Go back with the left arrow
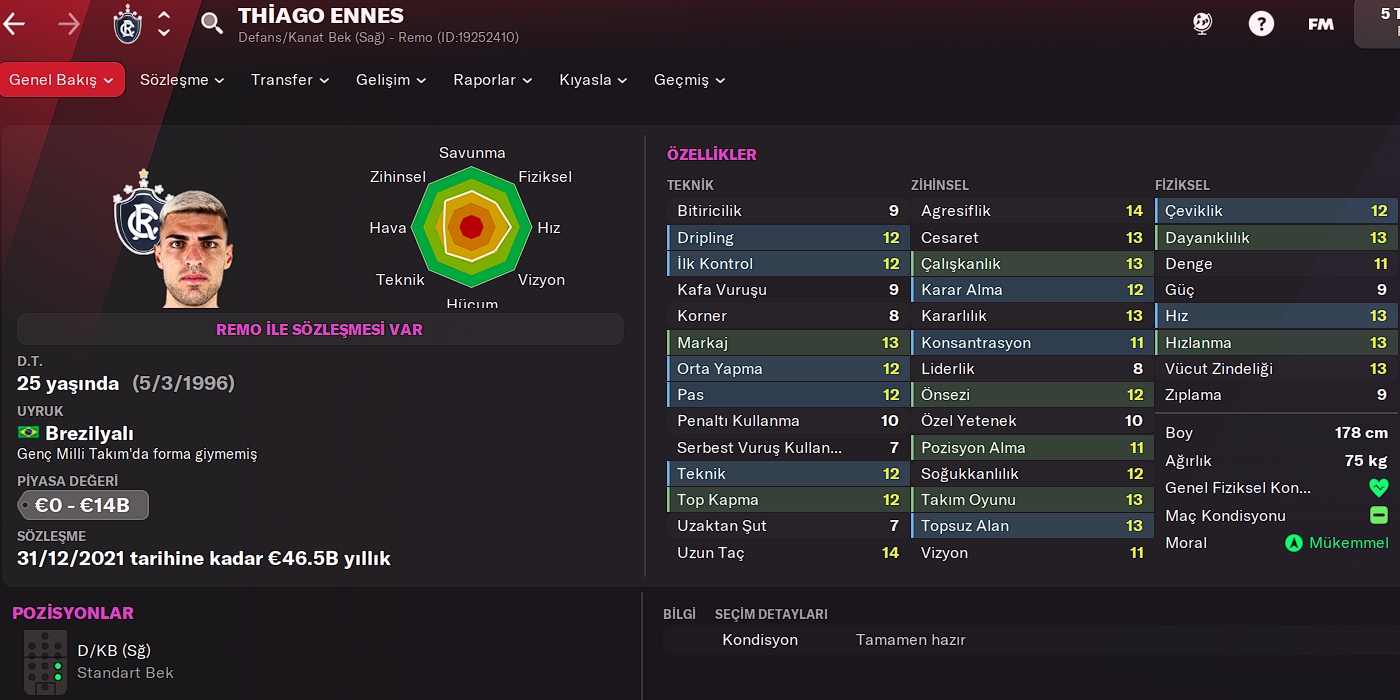This screenshot has width=1400, height=700. (x=14, y=24)
